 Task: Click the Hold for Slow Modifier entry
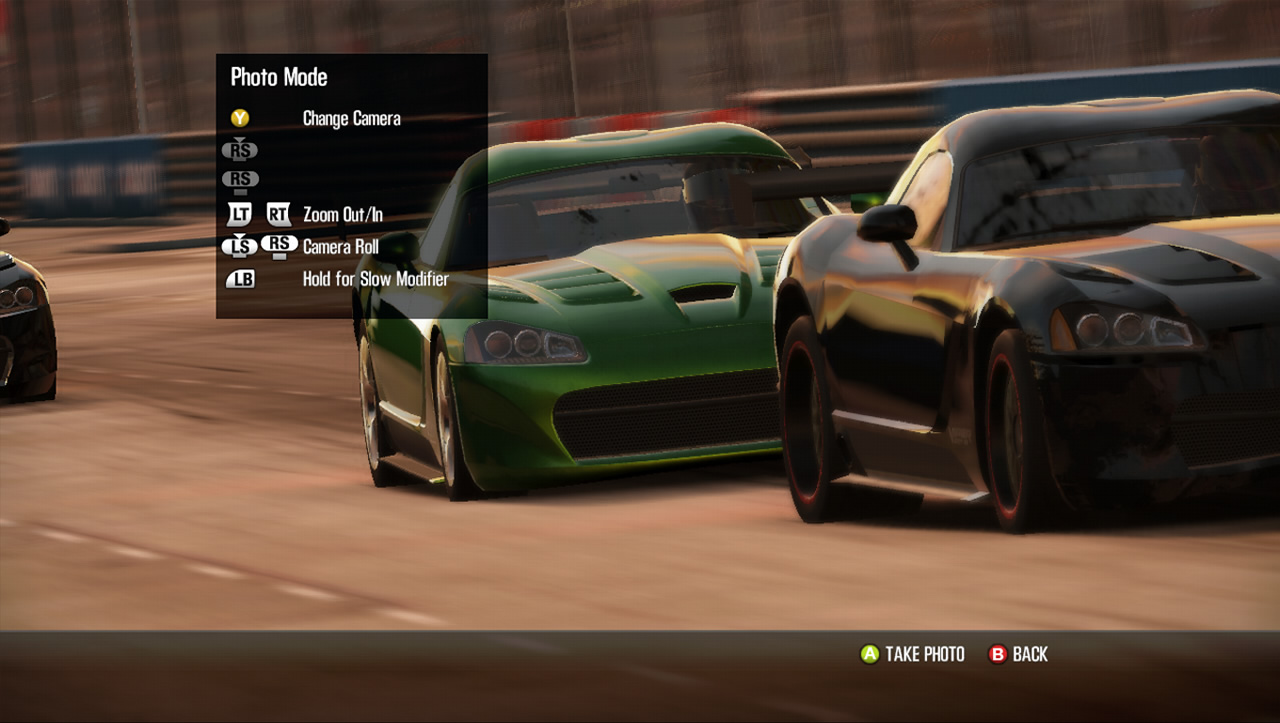click(375, 279)
